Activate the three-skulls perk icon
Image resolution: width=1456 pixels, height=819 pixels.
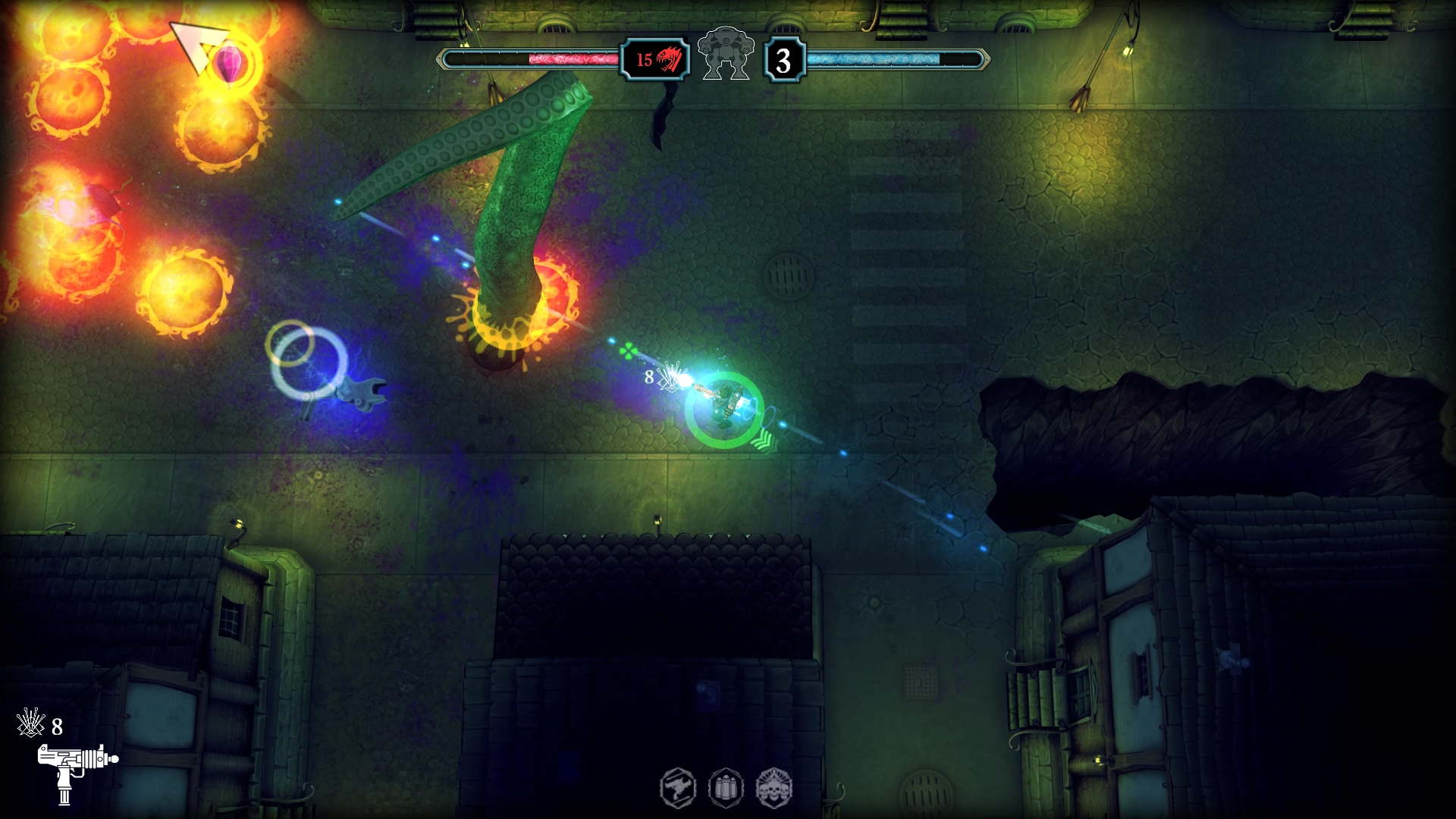pos(773,788)
